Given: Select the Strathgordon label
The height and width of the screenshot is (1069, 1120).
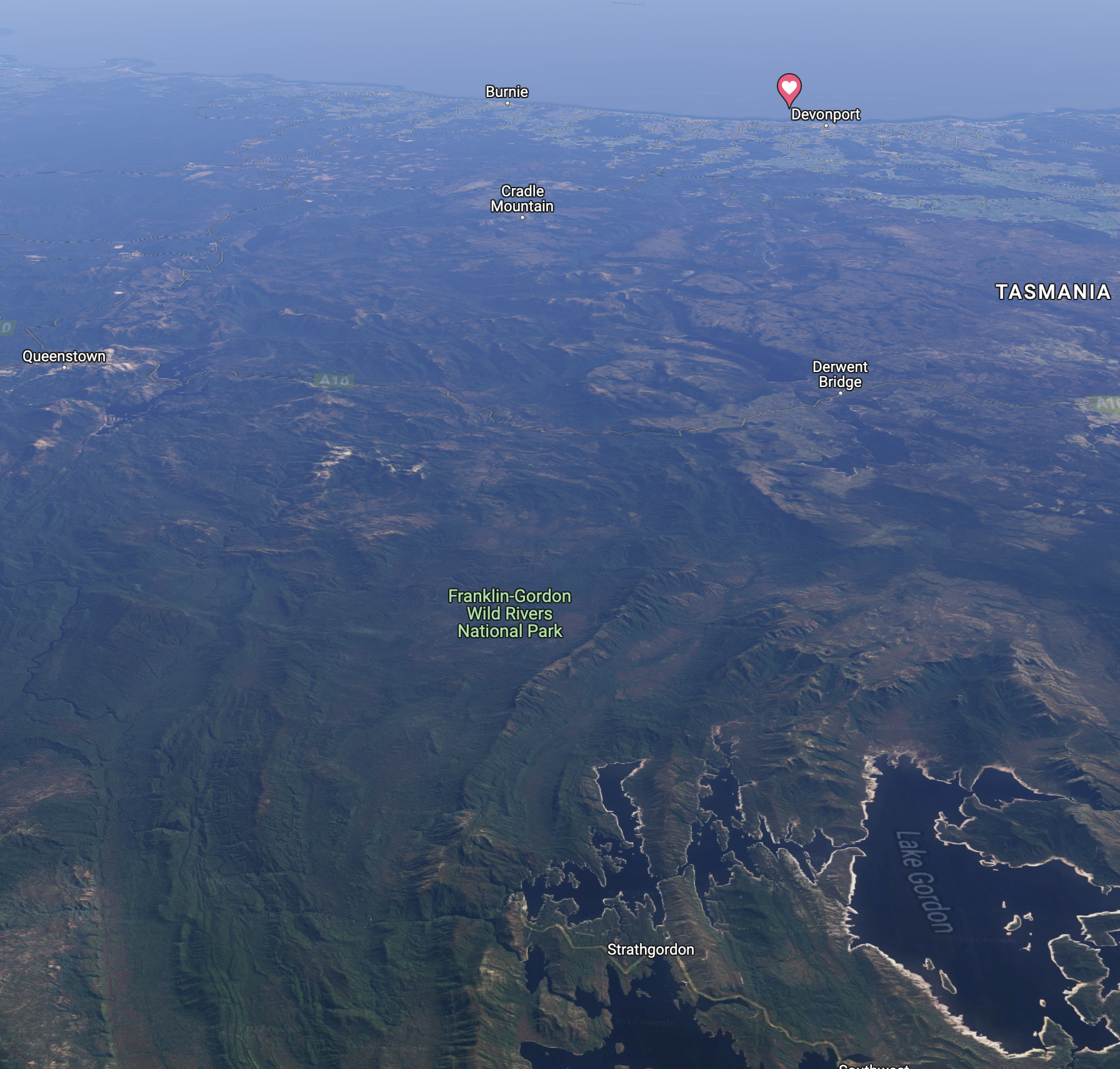Looking at the screenshot, I should tap(650, 950).
